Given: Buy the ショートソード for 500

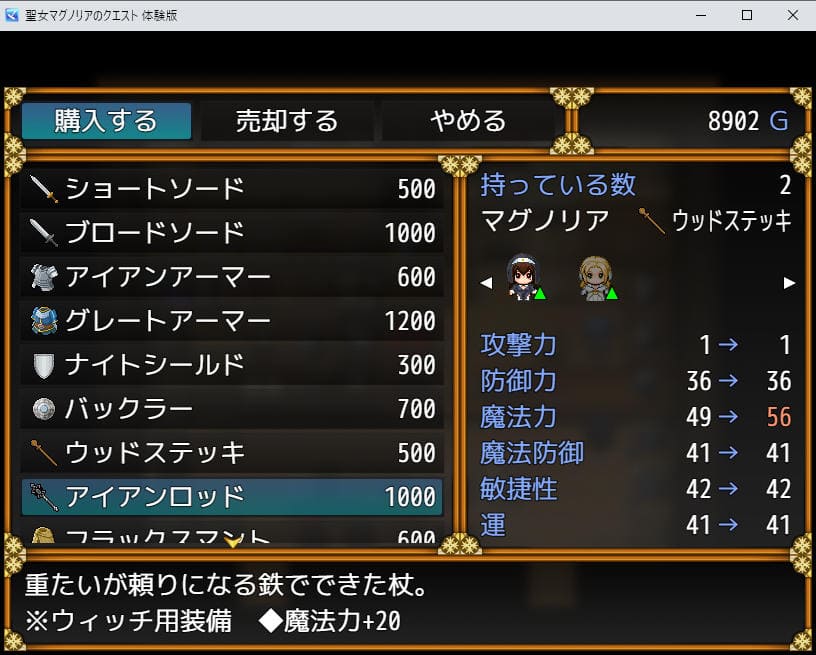Looking at the screenshot, I should tap(232, 188).
